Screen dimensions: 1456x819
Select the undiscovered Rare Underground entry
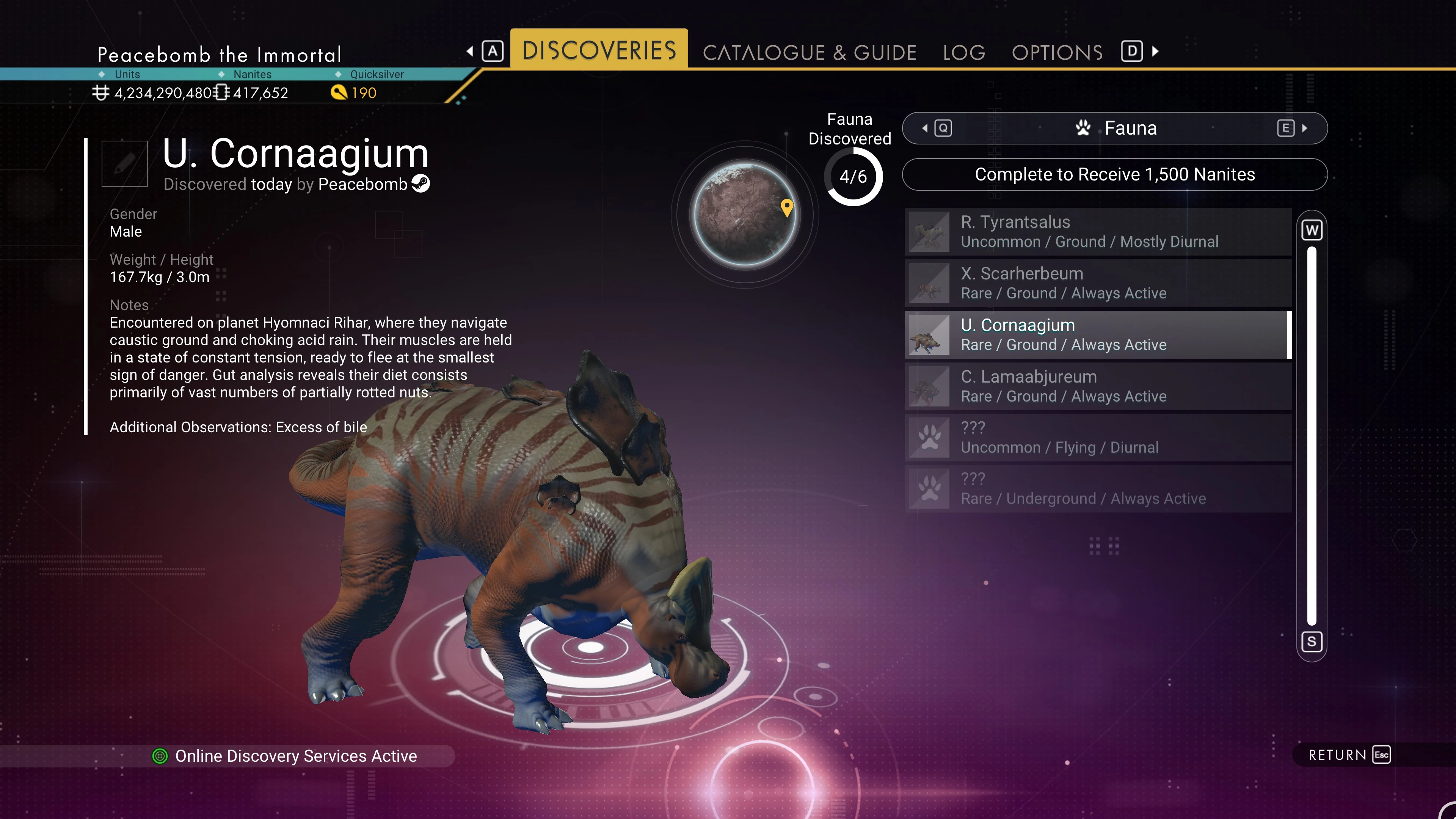pyautogui.click(x=1098, y=489)
